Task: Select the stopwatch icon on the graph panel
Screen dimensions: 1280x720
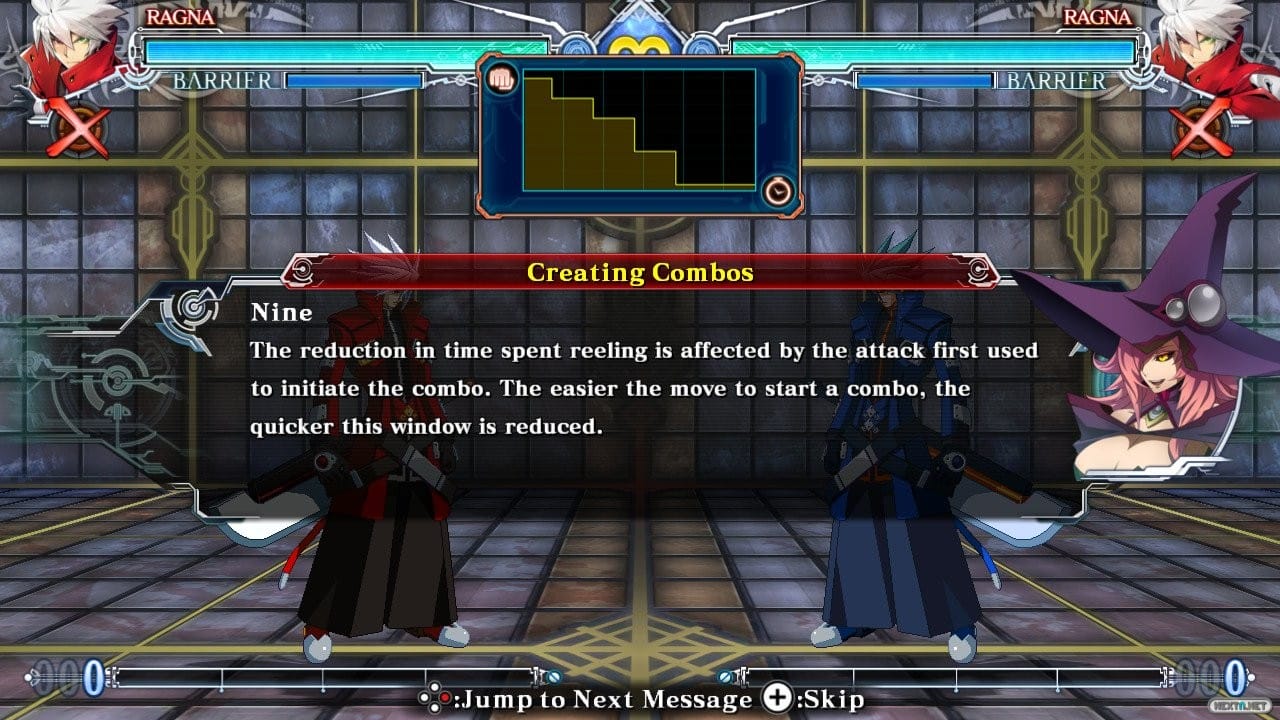Action: pyautogui.click(x=779, y=190)
